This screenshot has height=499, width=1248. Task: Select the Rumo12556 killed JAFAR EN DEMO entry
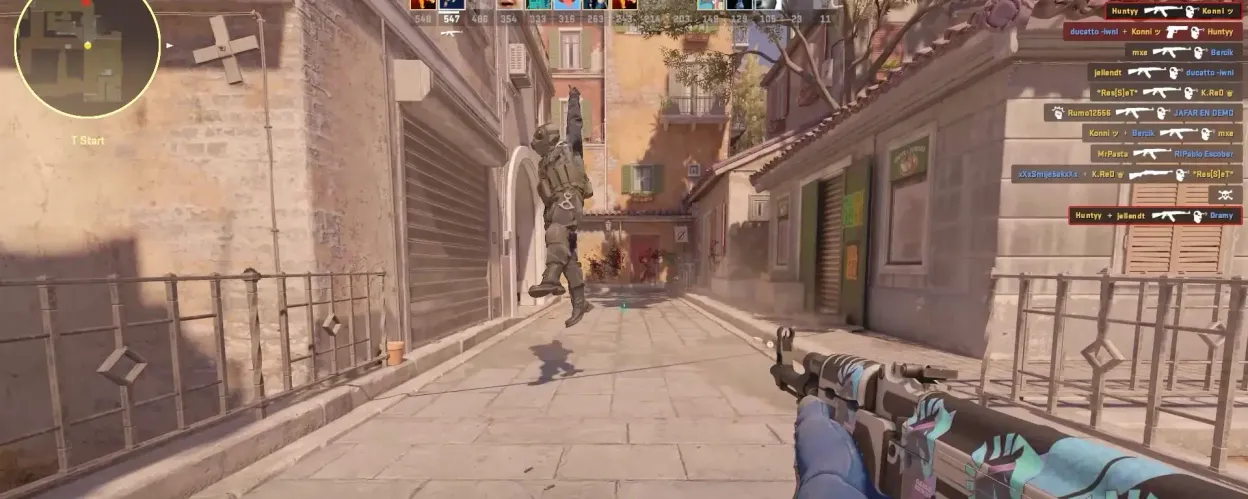[1142, 113]
